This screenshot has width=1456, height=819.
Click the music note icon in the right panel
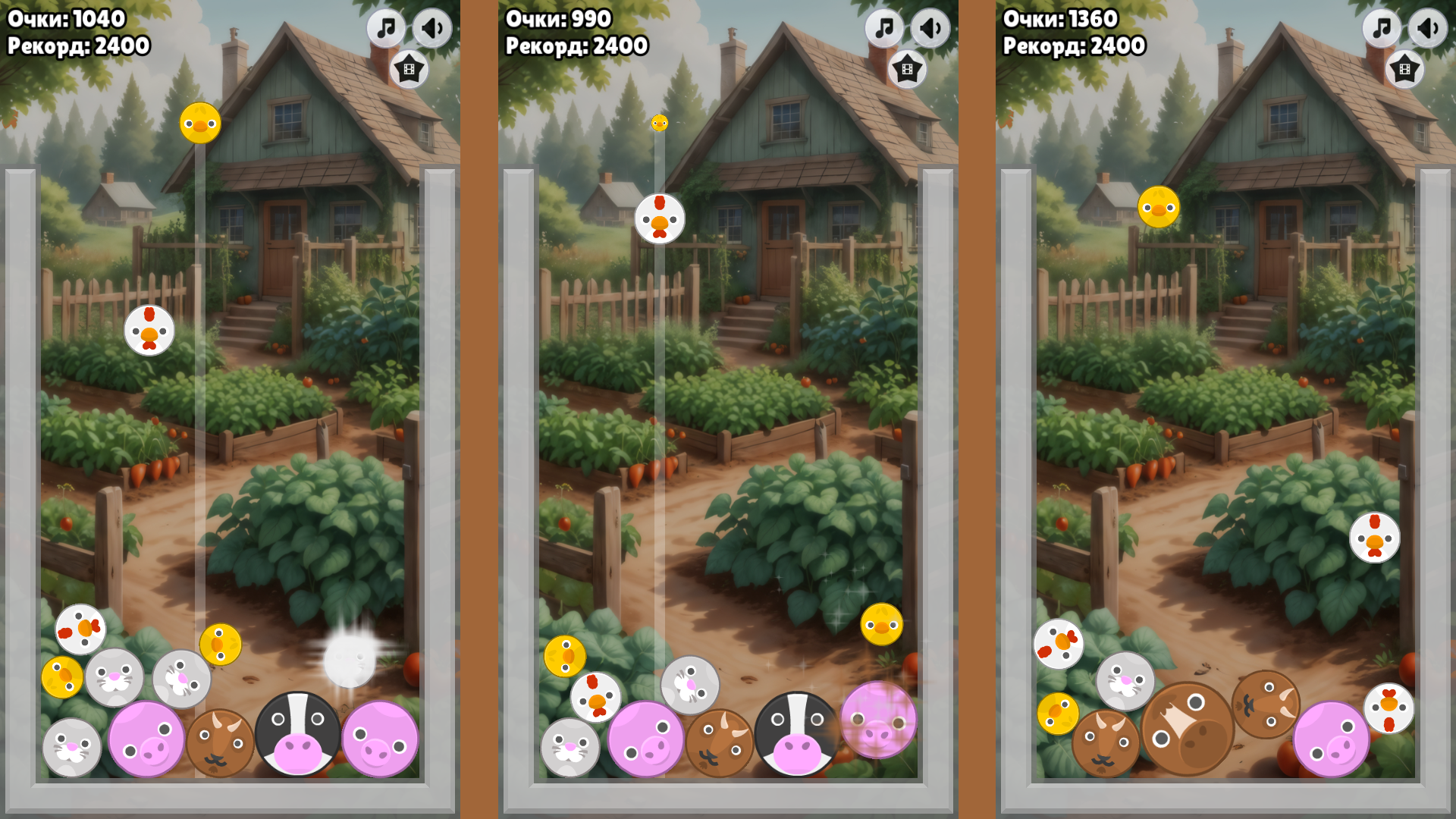(1380, 28)
